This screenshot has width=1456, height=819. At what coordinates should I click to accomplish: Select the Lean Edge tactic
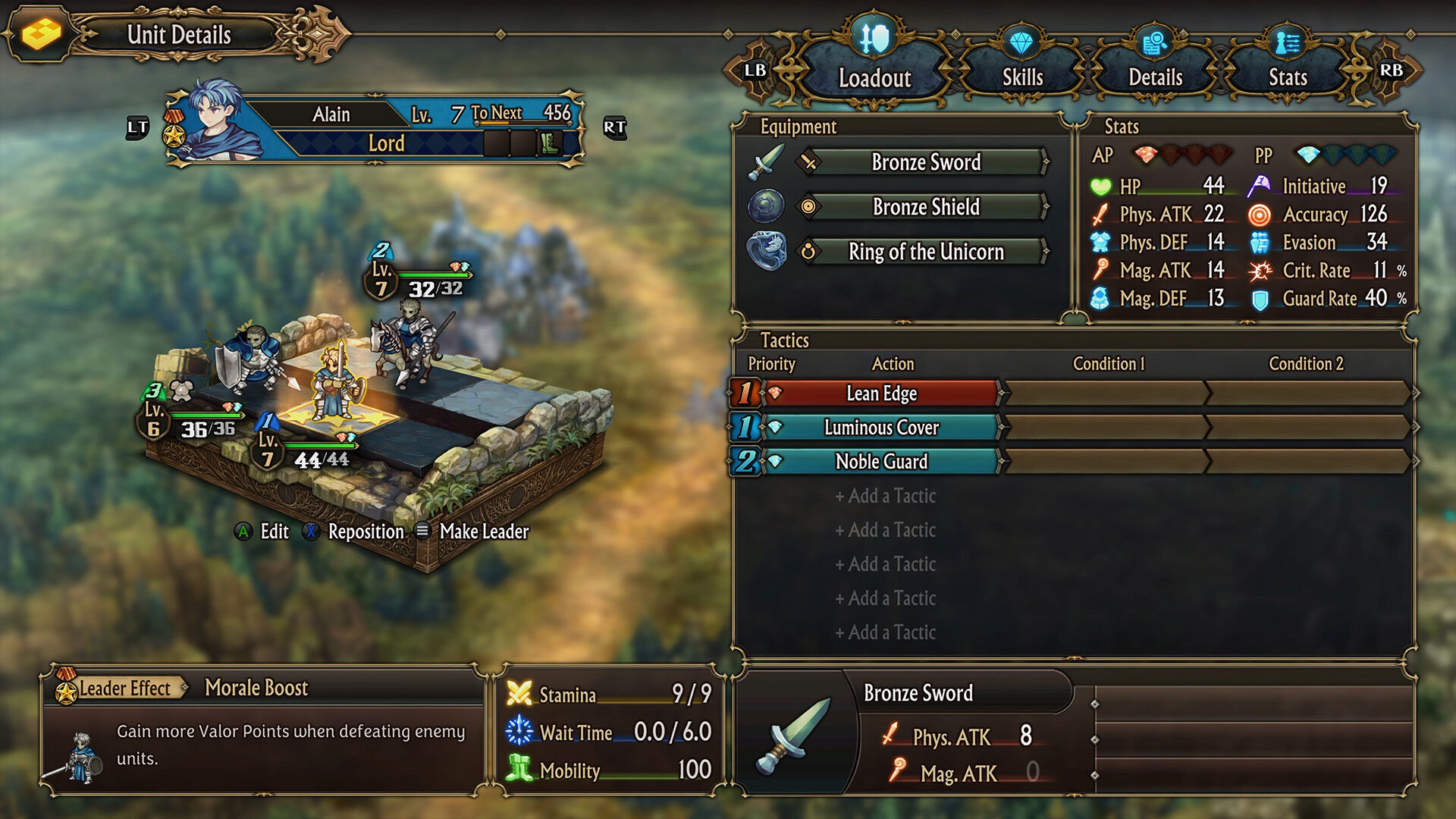[881, 394]
